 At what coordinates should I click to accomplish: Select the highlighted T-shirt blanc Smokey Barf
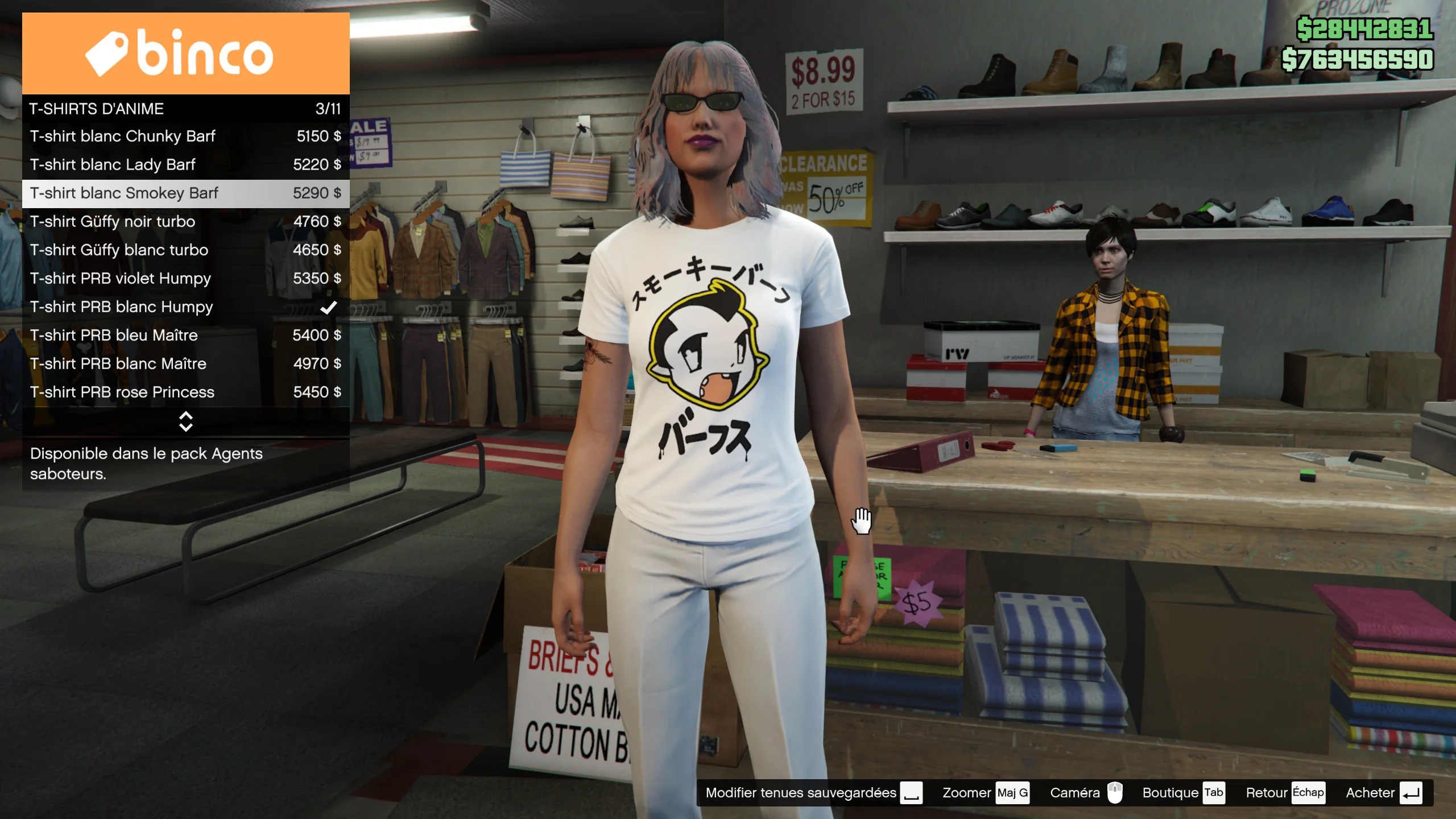tap(185, 193)
